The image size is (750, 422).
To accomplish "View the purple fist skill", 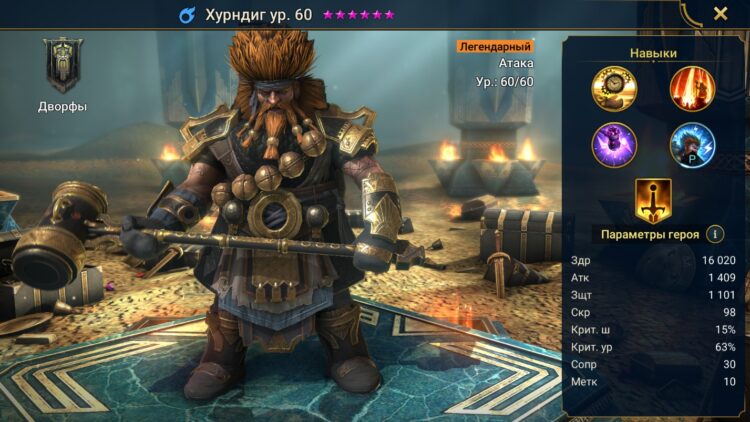I will 613,145.
